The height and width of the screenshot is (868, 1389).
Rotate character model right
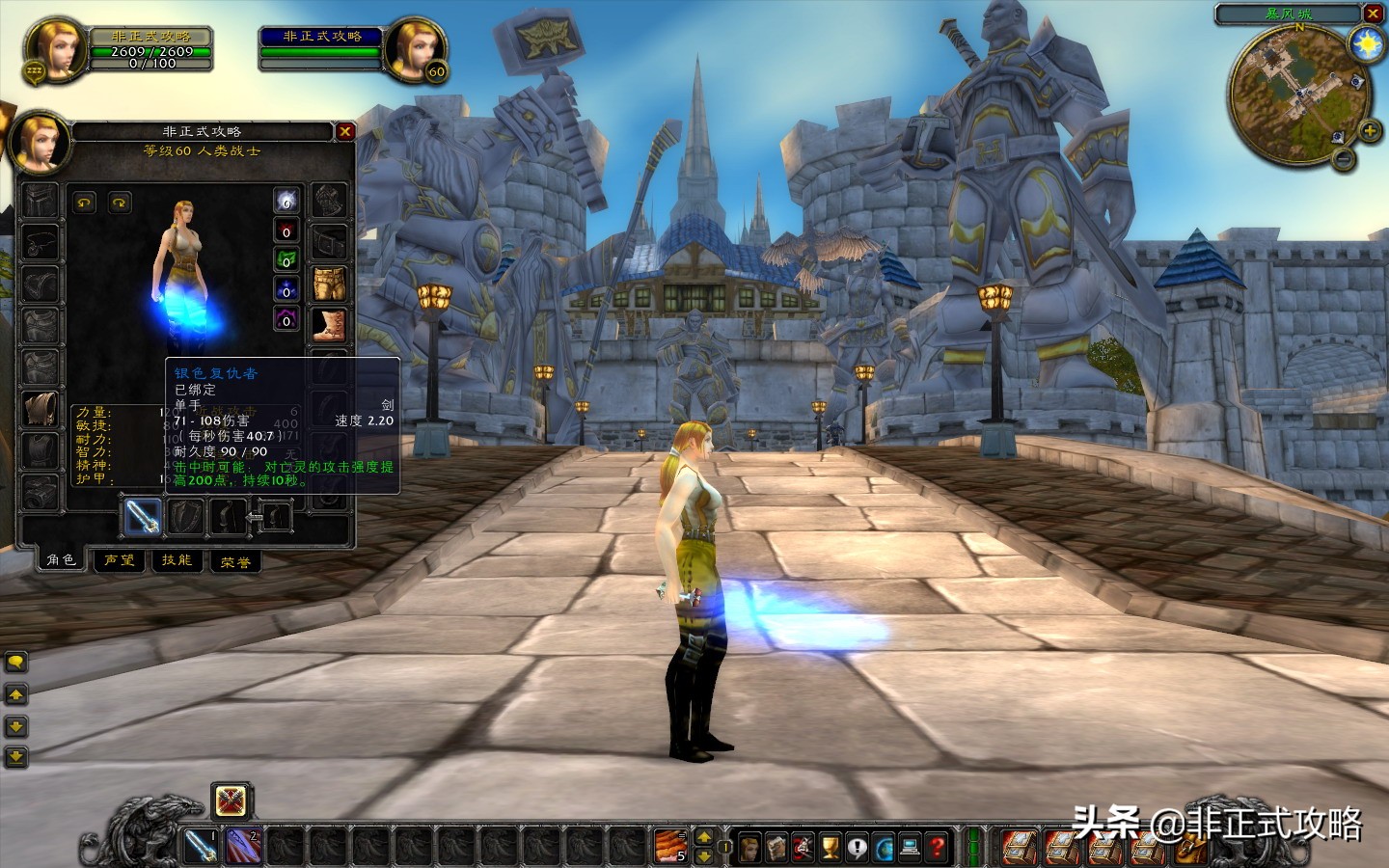[x=120, y=203]
